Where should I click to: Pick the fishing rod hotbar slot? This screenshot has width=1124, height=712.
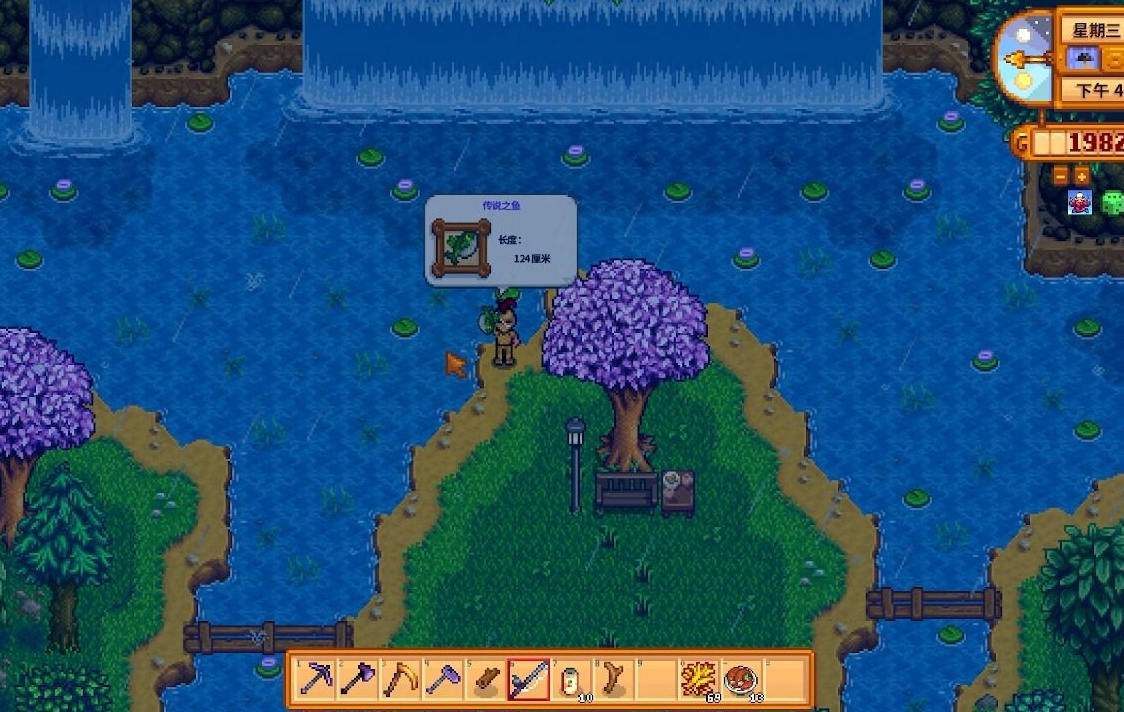click(x=528, y=679)
